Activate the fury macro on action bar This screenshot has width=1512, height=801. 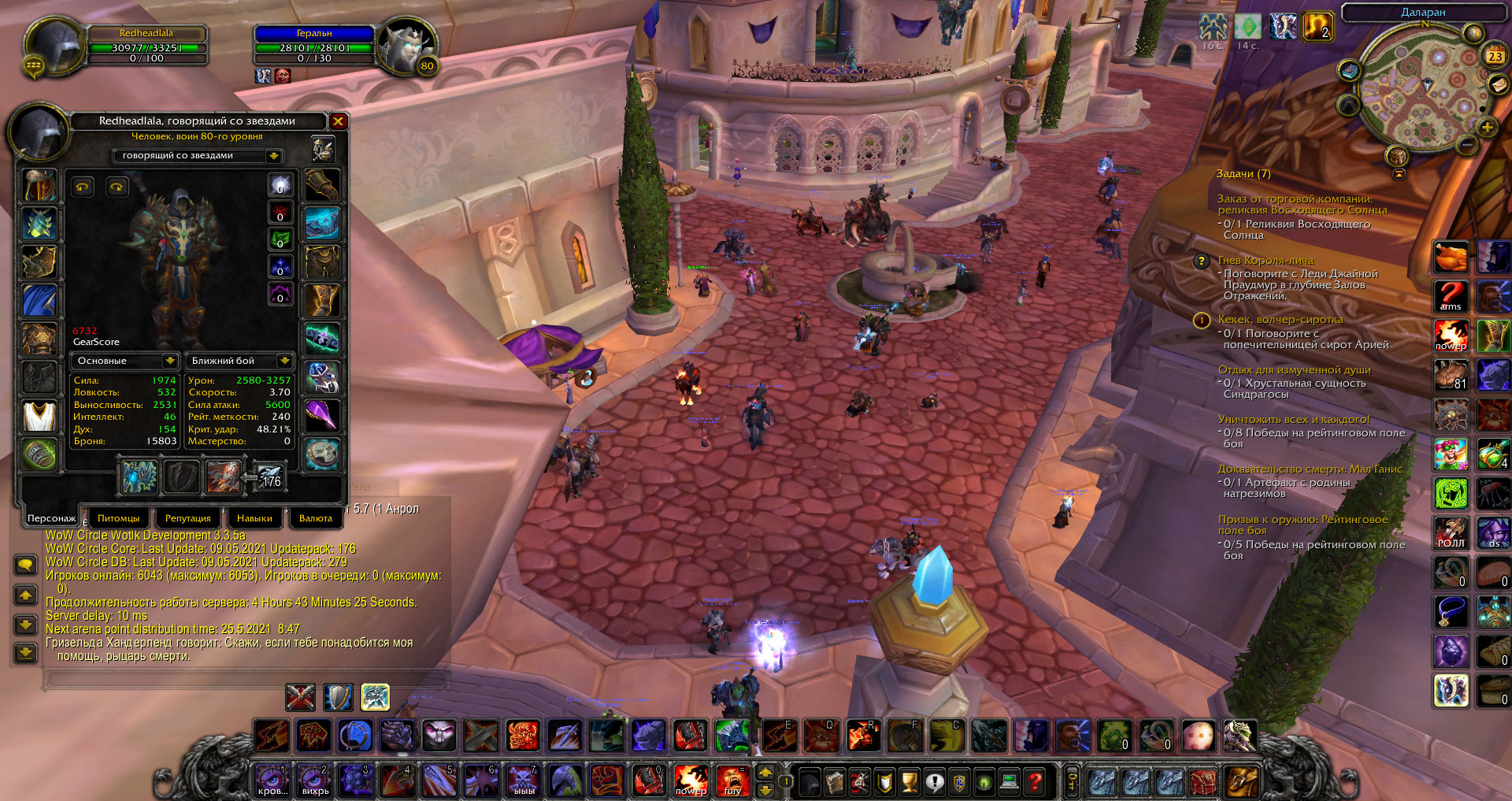(732, 781)
